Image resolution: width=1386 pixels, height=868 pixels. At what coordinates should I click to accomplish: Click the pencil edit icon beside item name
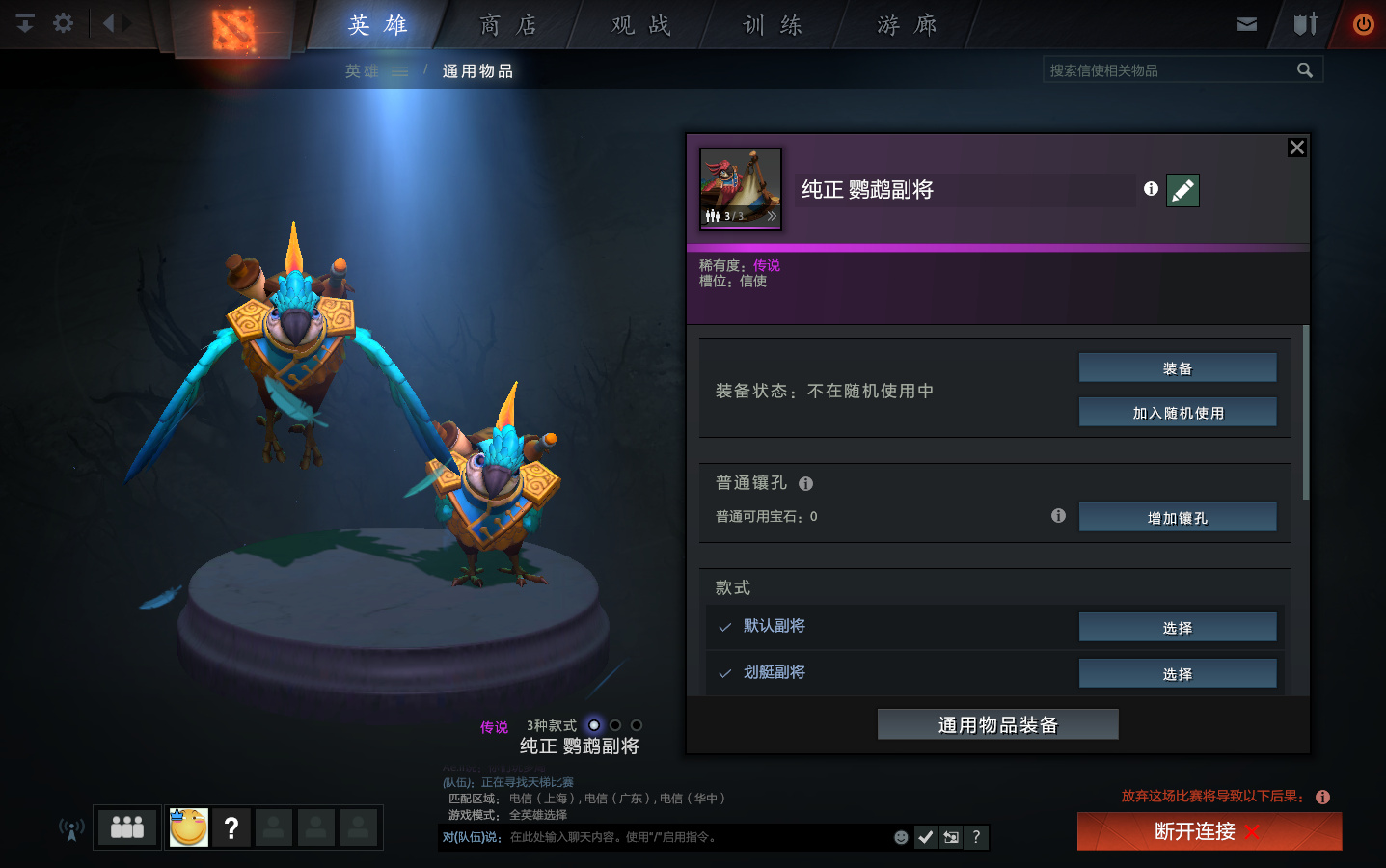pos(1182,190)
